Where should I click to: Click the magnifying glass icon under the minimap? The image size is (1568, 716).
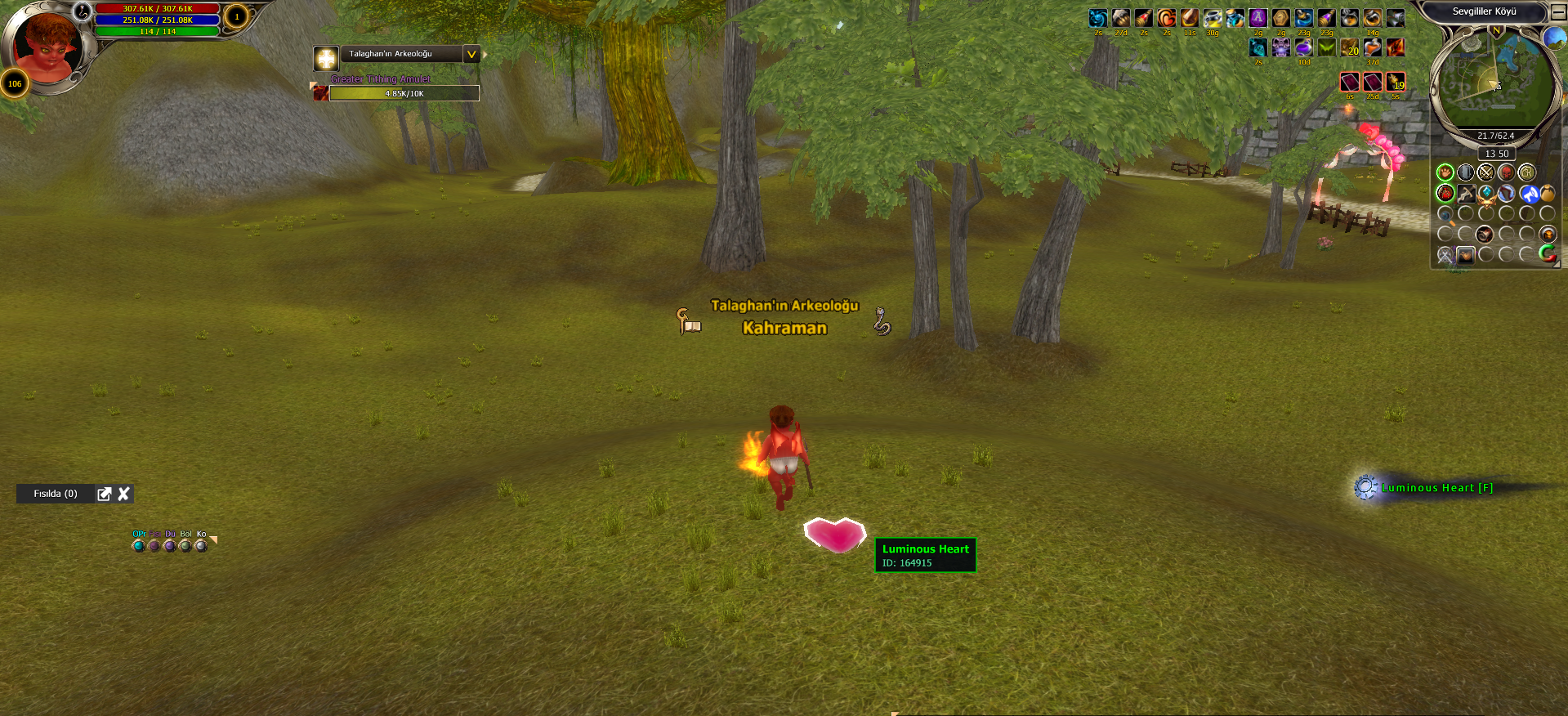(1445, 215)
